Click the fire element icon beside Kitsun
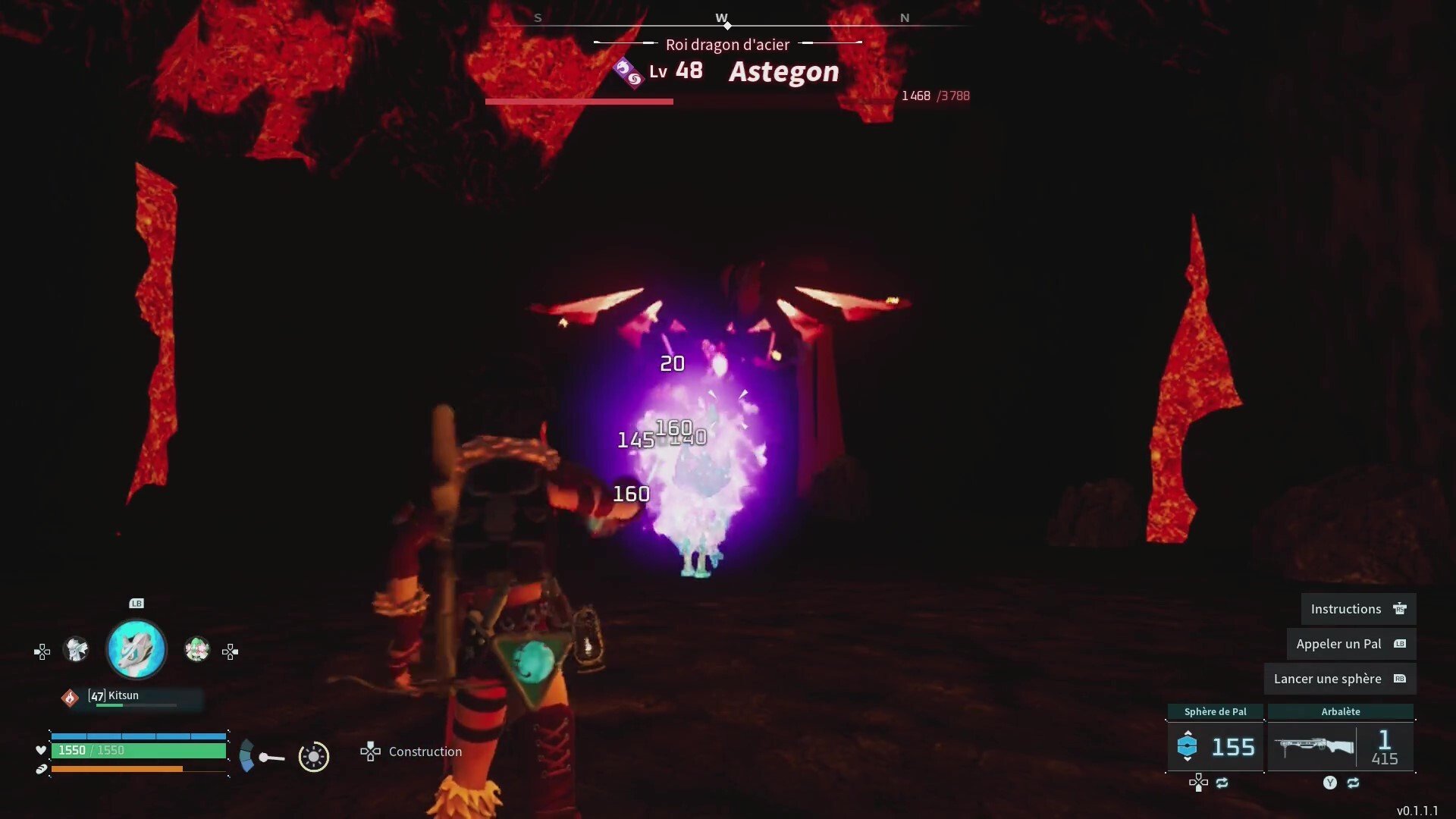Screen dimensions: 1456x819 coord(70,698)
